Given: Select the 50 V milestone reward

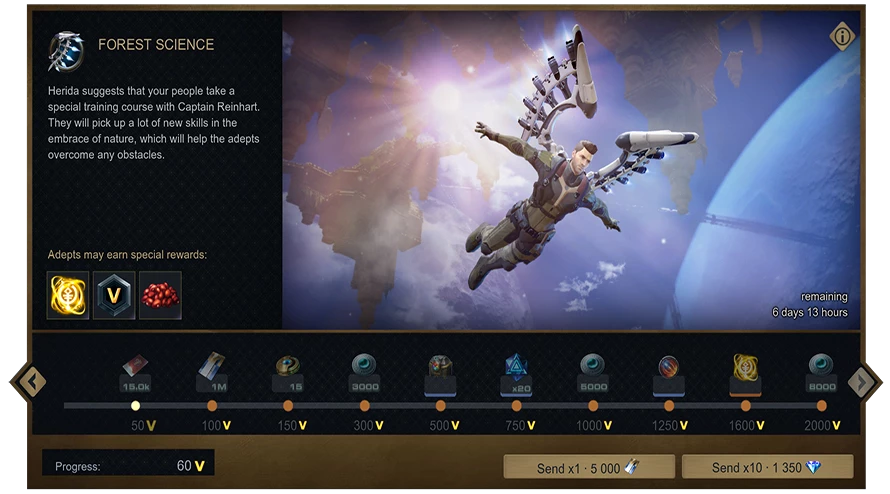Looking at the screenshot, I should click(x=136, y=372).
